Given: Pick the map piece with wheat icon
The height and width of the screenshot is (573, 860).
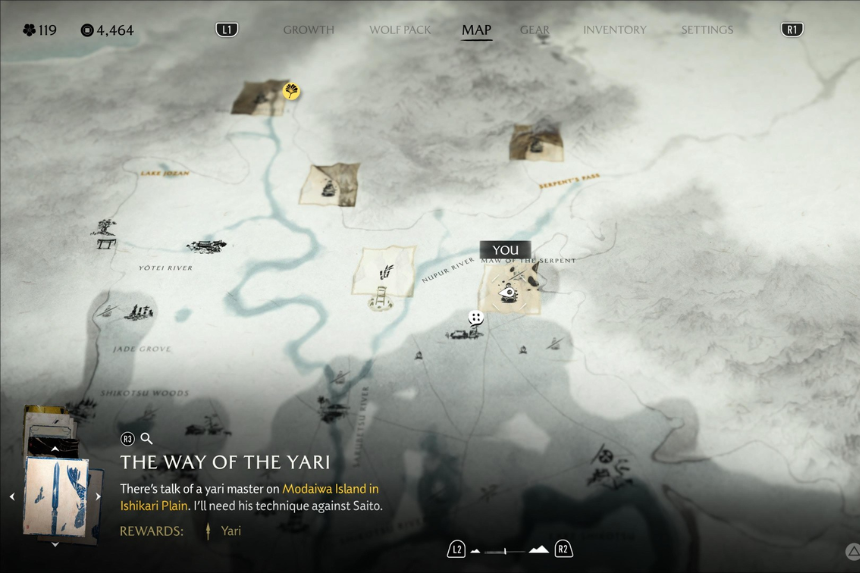Looking at the screenshot, I should click(383, 270).
